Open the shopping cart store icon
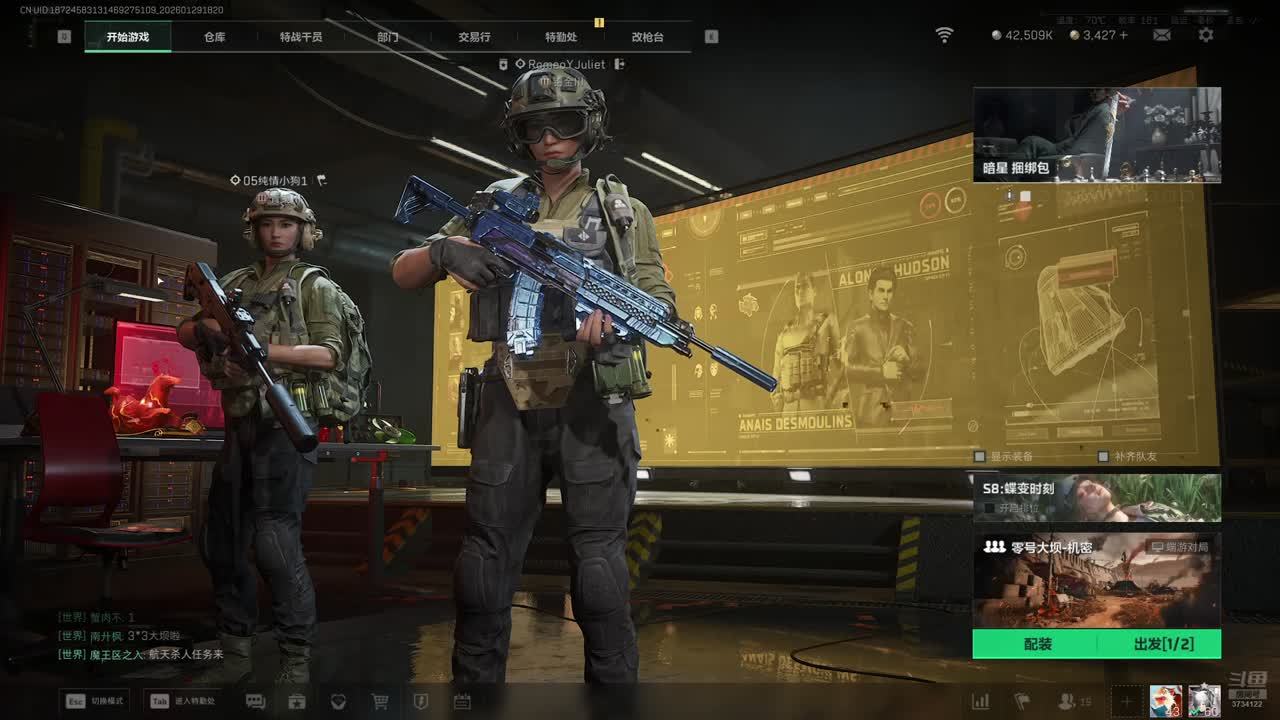This screenshot has height=720, width=1280. point(380,701)
